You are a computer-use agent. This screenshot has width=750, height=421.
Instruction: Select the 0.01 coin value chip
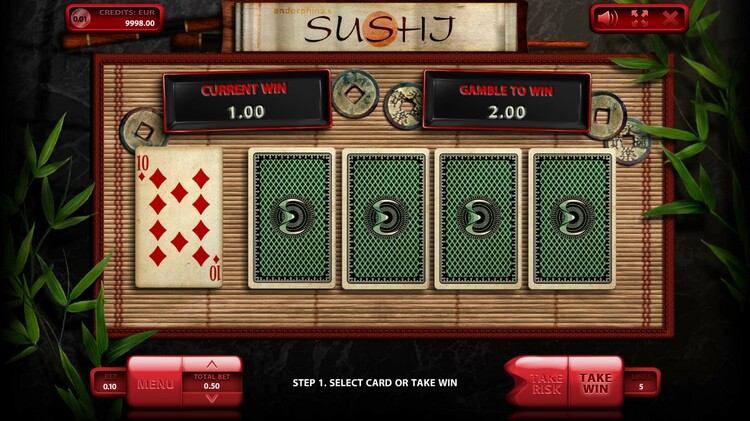click(x=81, y=18)
